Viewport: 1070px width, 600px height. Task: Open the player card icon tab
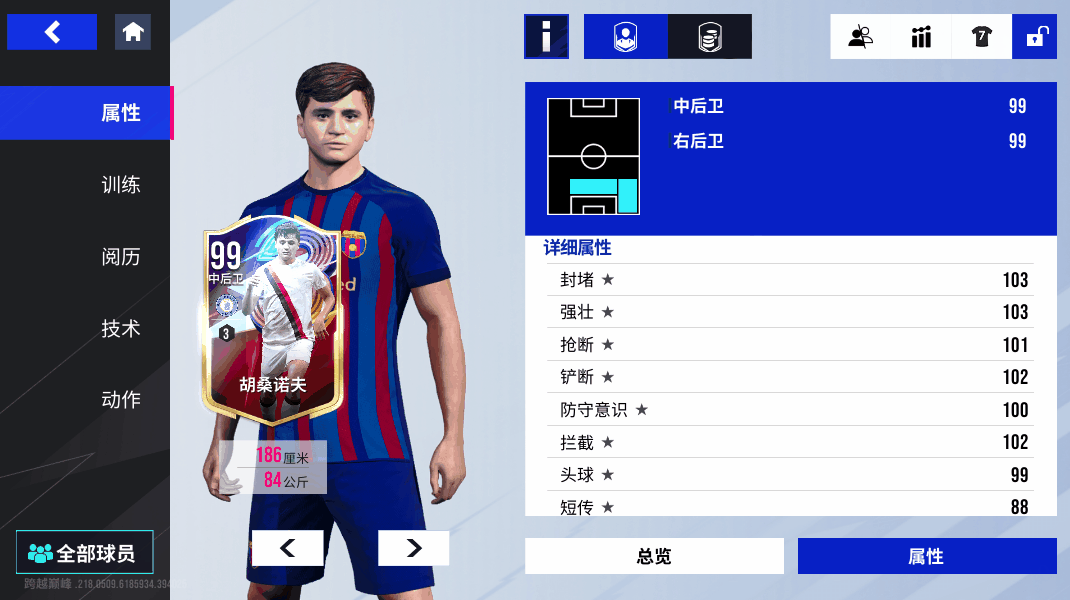pos(625,37)
